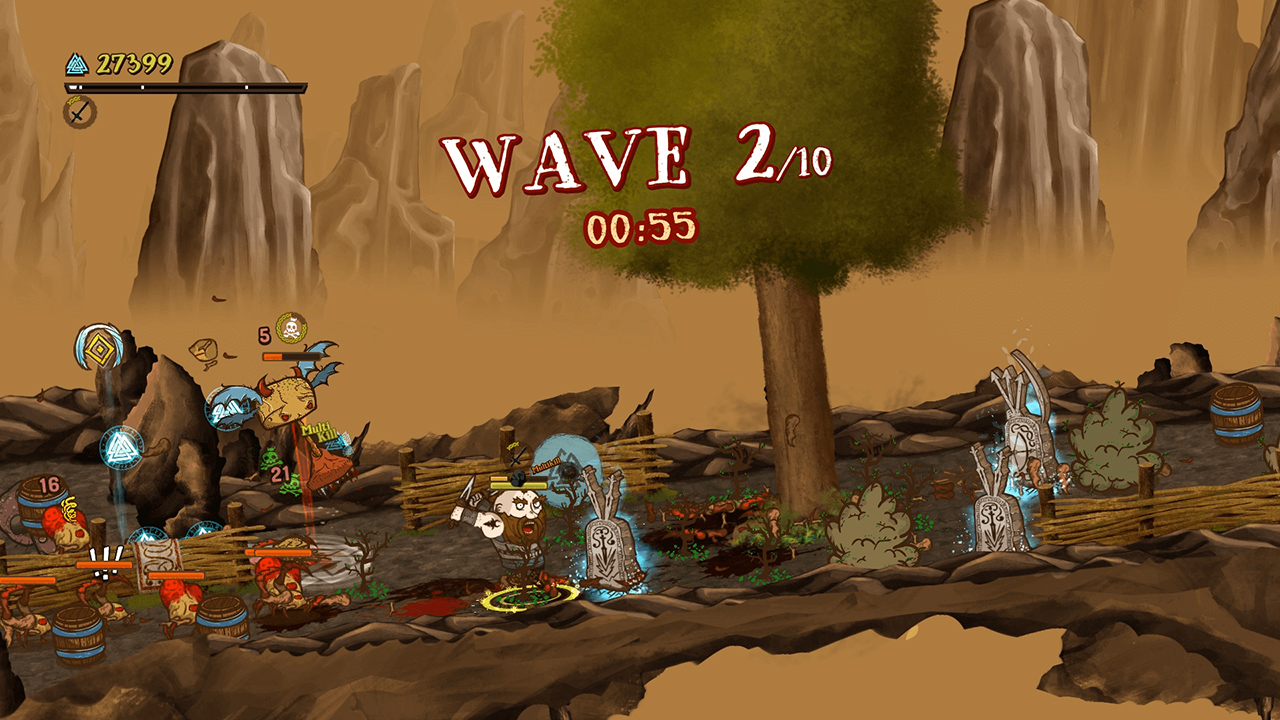Select the 00:55 countdown timer
This screenshot has height=720, width=1280.
(640, 227)
